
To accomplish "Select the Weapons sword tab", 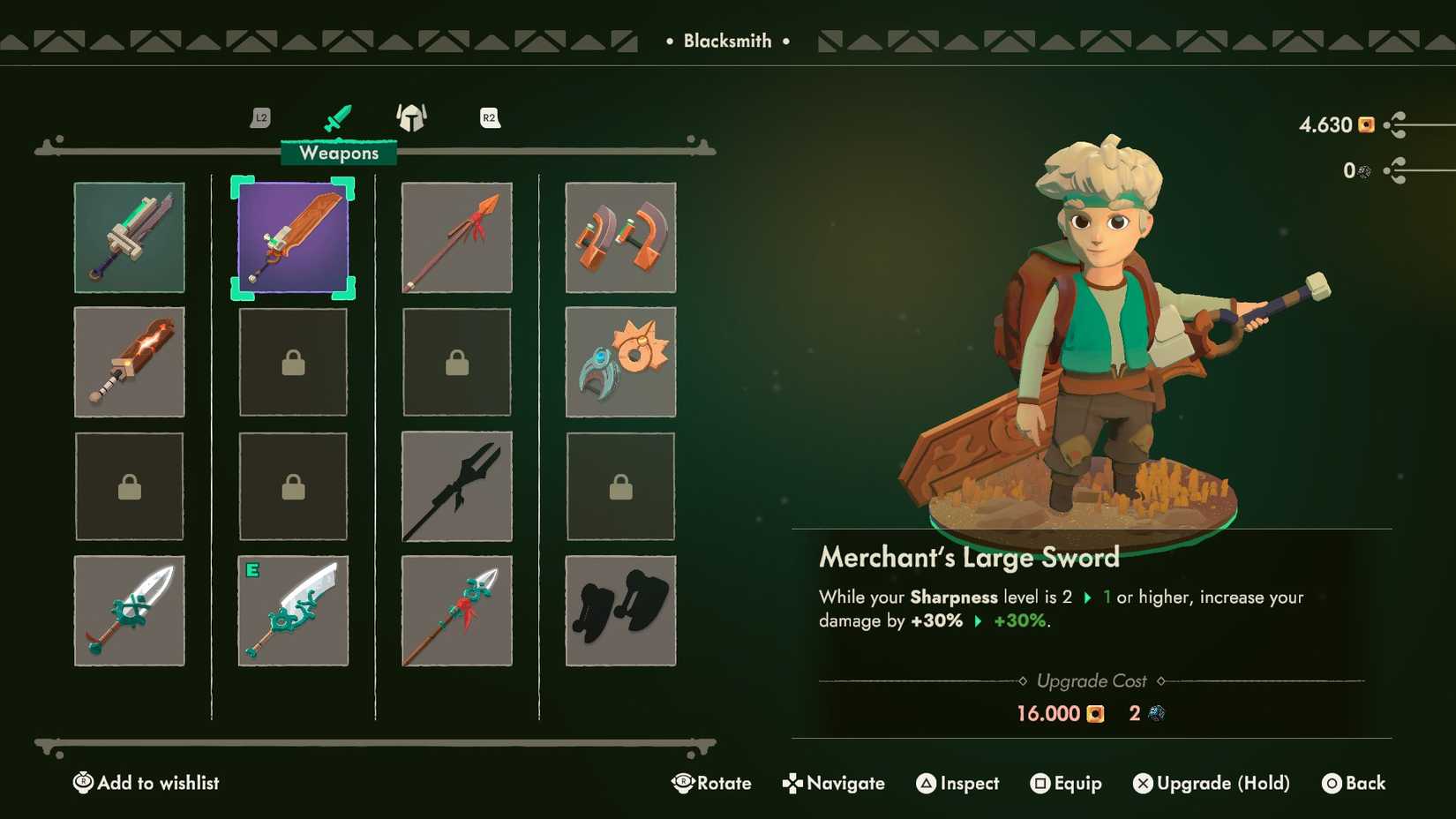I will click(338, 116).
